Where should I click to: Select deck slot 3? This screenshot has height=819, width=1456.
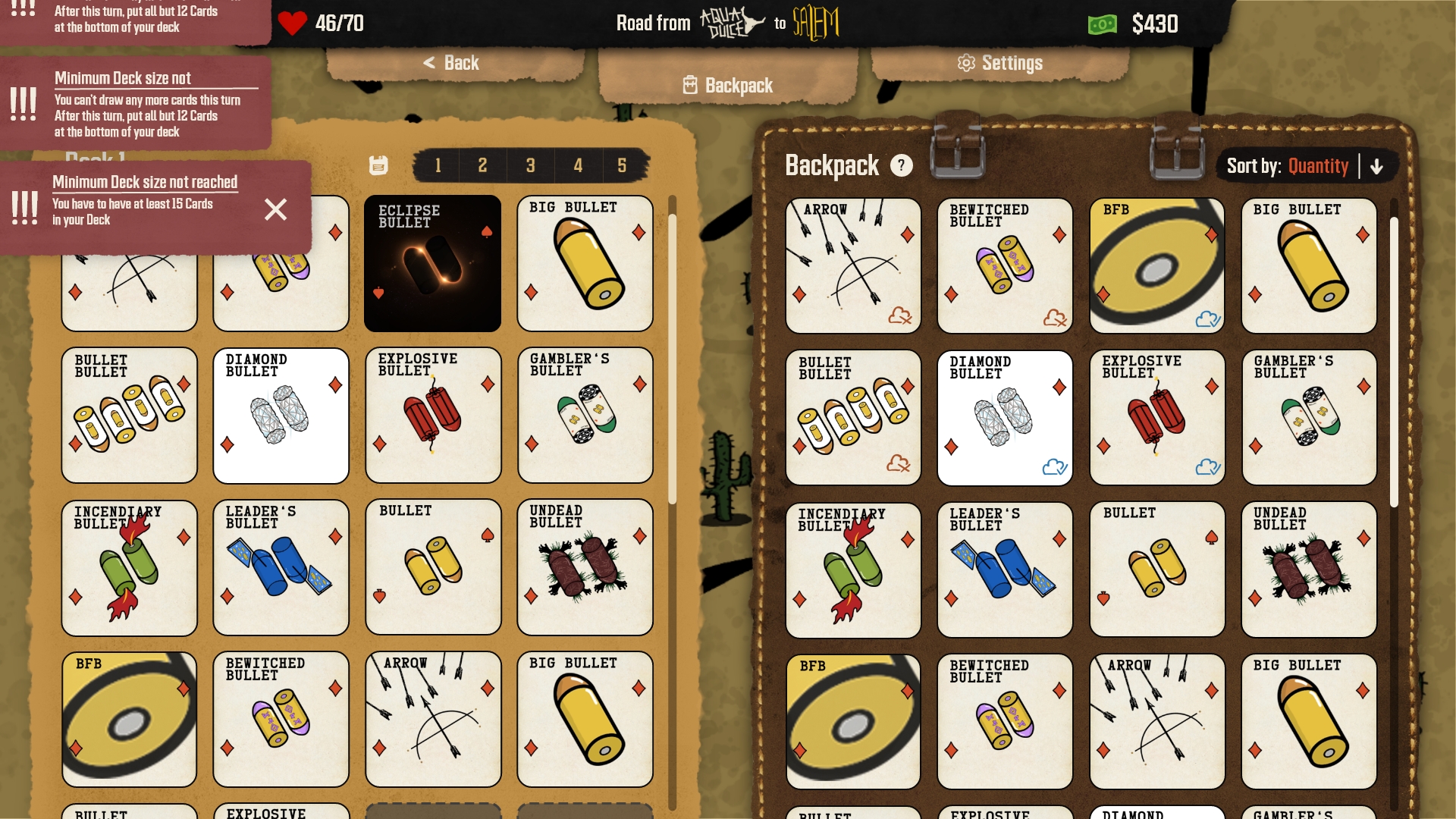point(530,165)
